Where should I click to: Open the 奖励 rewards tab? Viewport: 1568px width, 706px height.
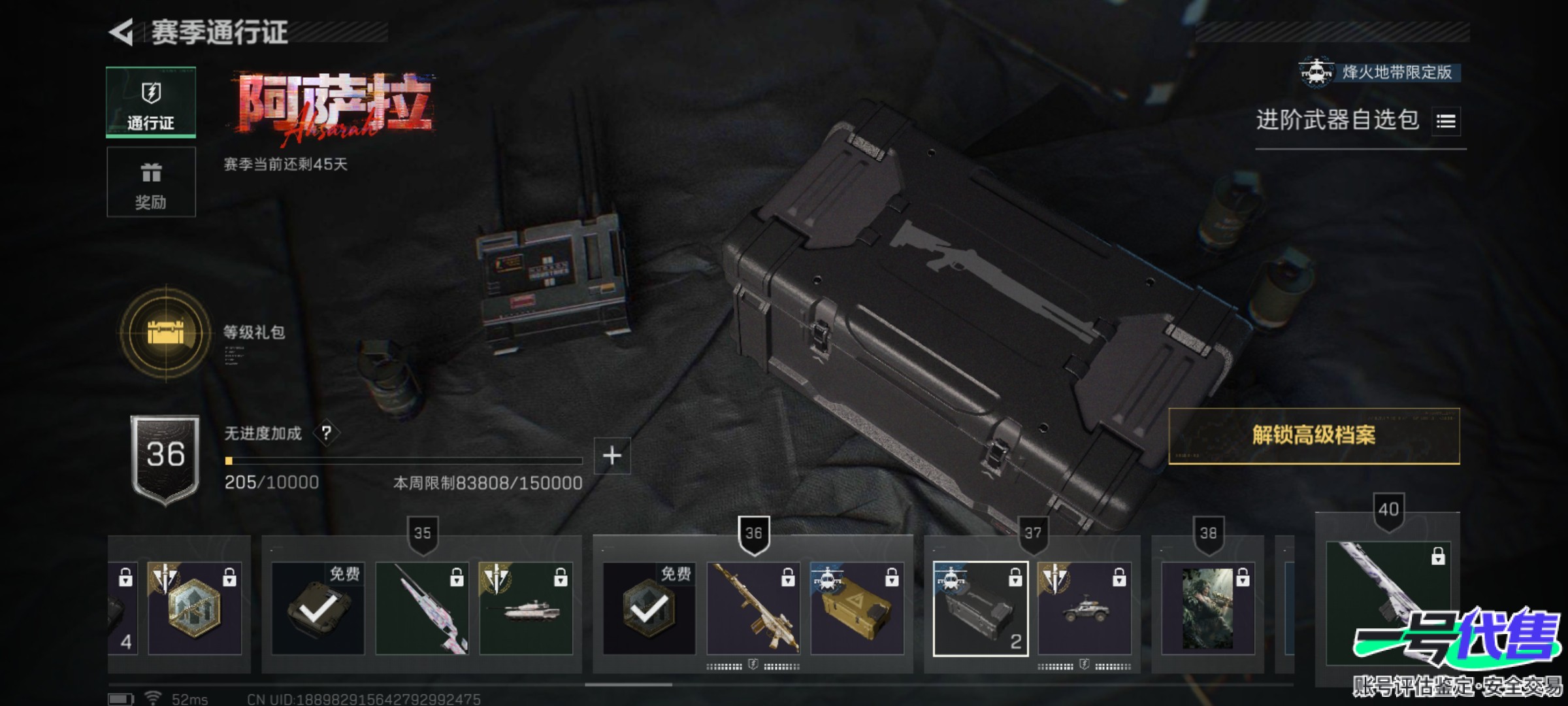151,182
